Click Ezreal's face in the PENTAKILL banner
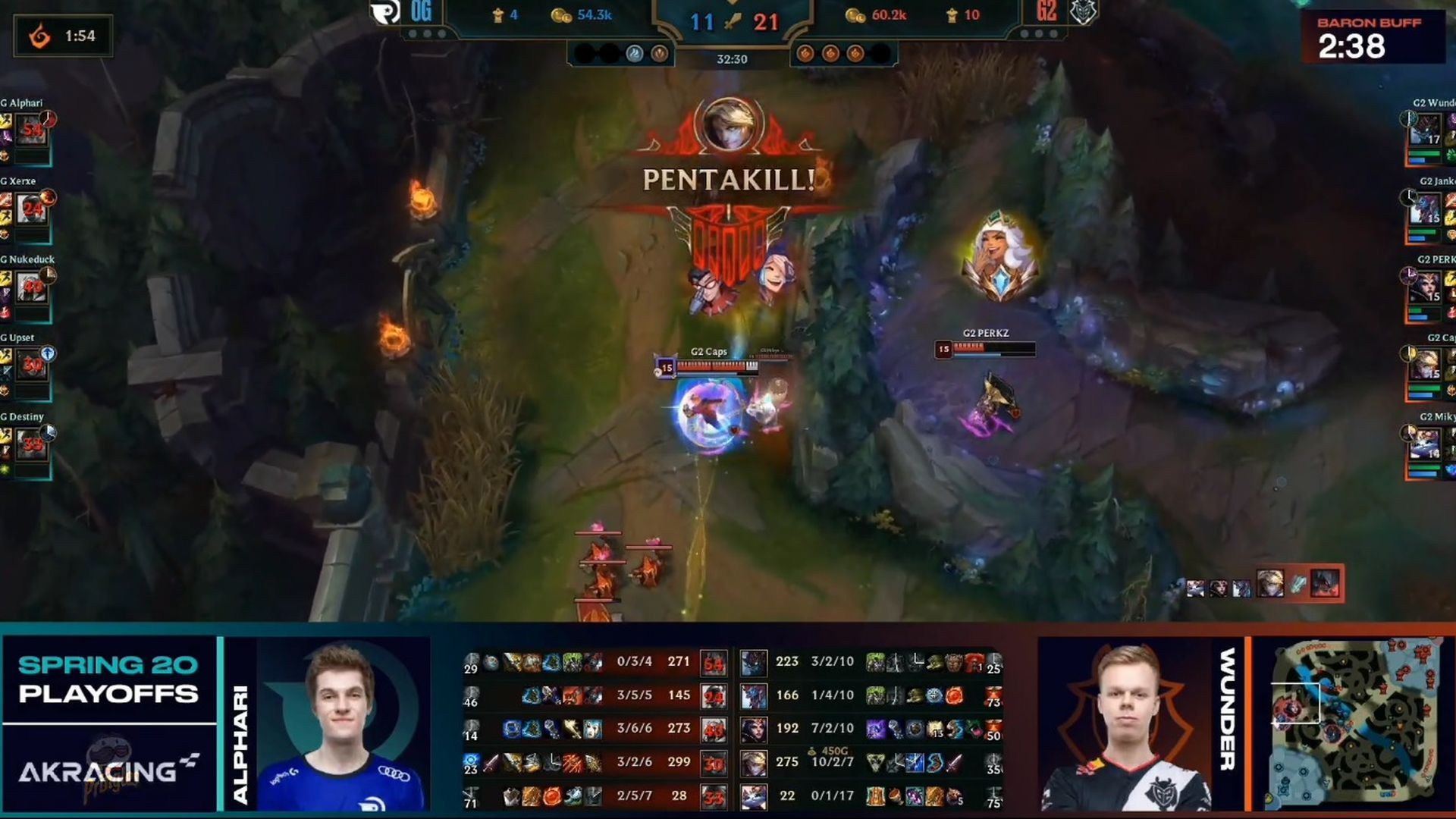The width and height of the screenshot is (1456, 819). [730, 124]
